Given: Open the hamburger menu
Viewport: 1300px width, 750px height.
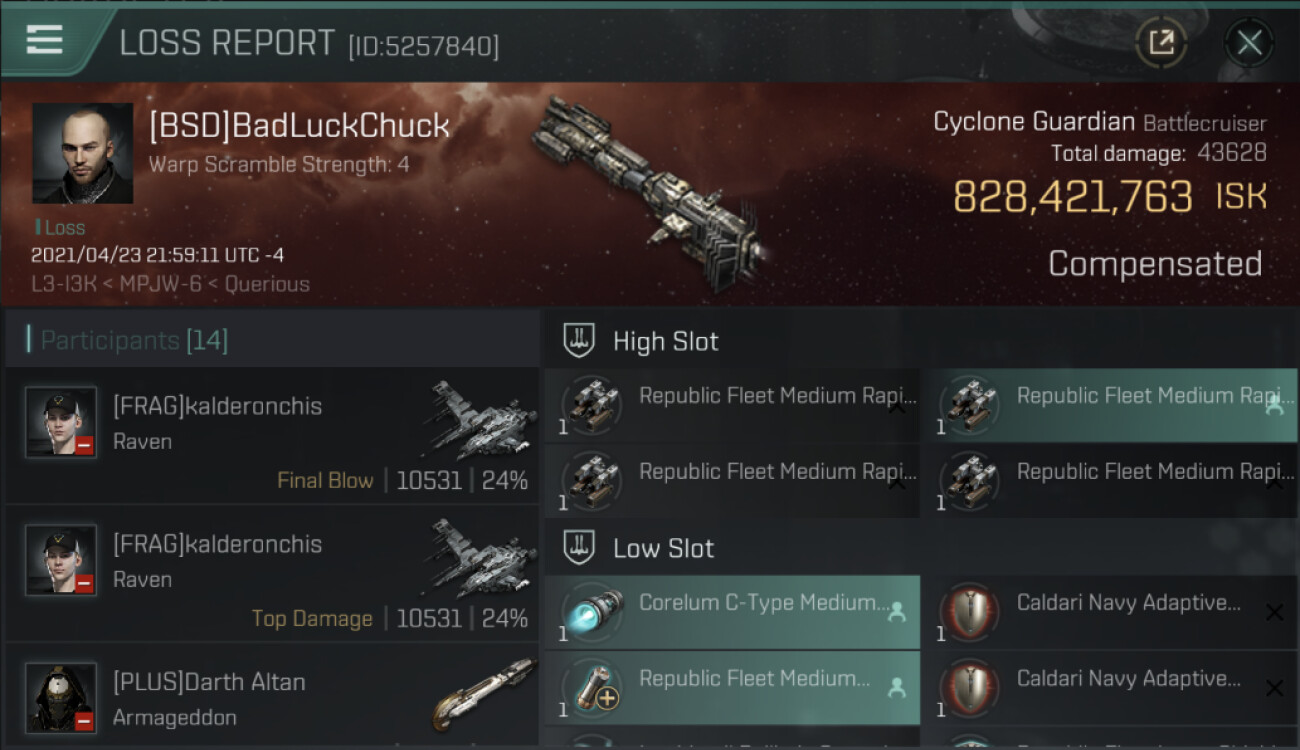Looking at the screenshot, I should coord(45,40).
